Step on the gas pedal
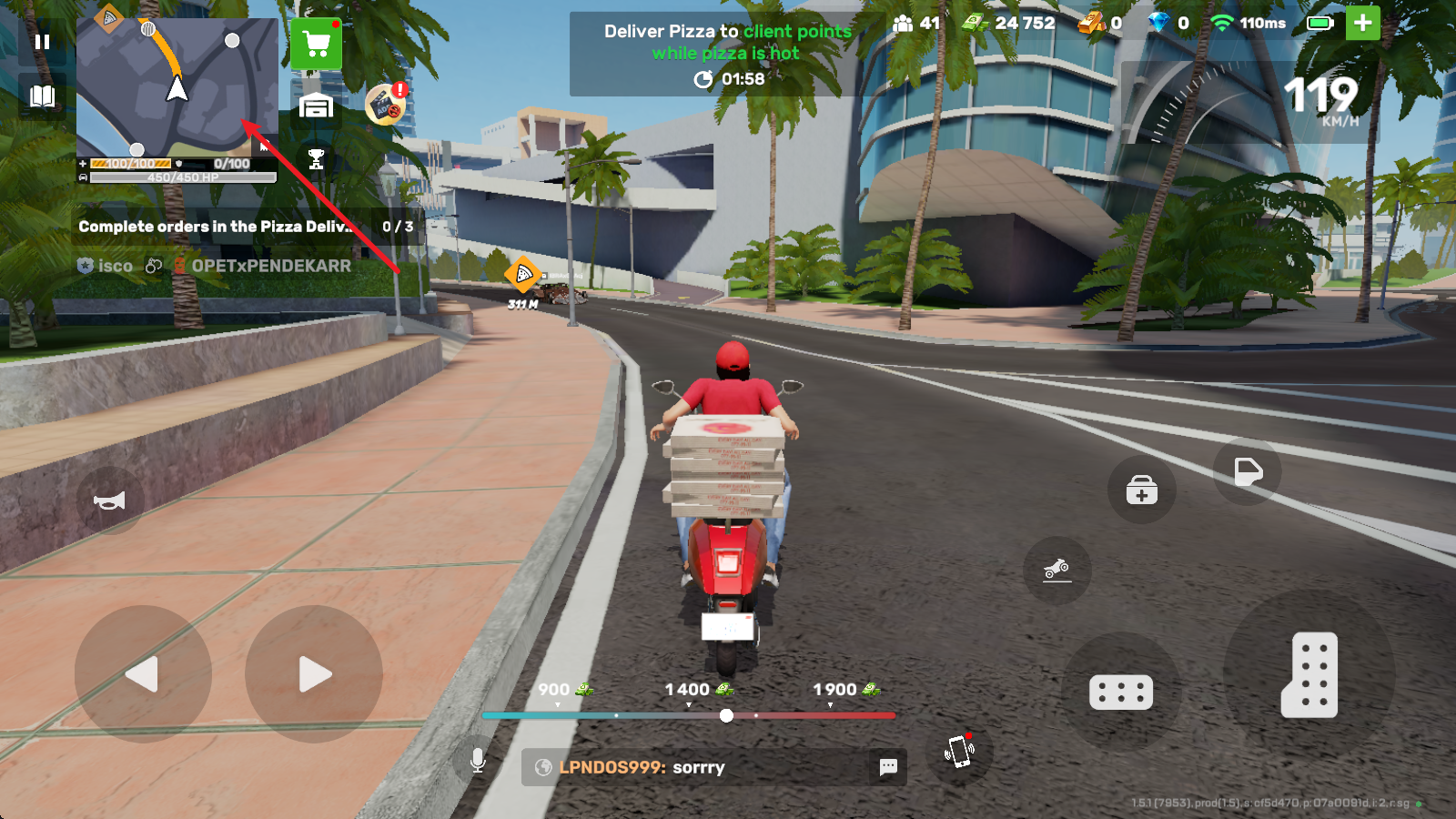The width and height of the screenshot is (1456, 819). pyautogui.click(x=1309, y=674)
